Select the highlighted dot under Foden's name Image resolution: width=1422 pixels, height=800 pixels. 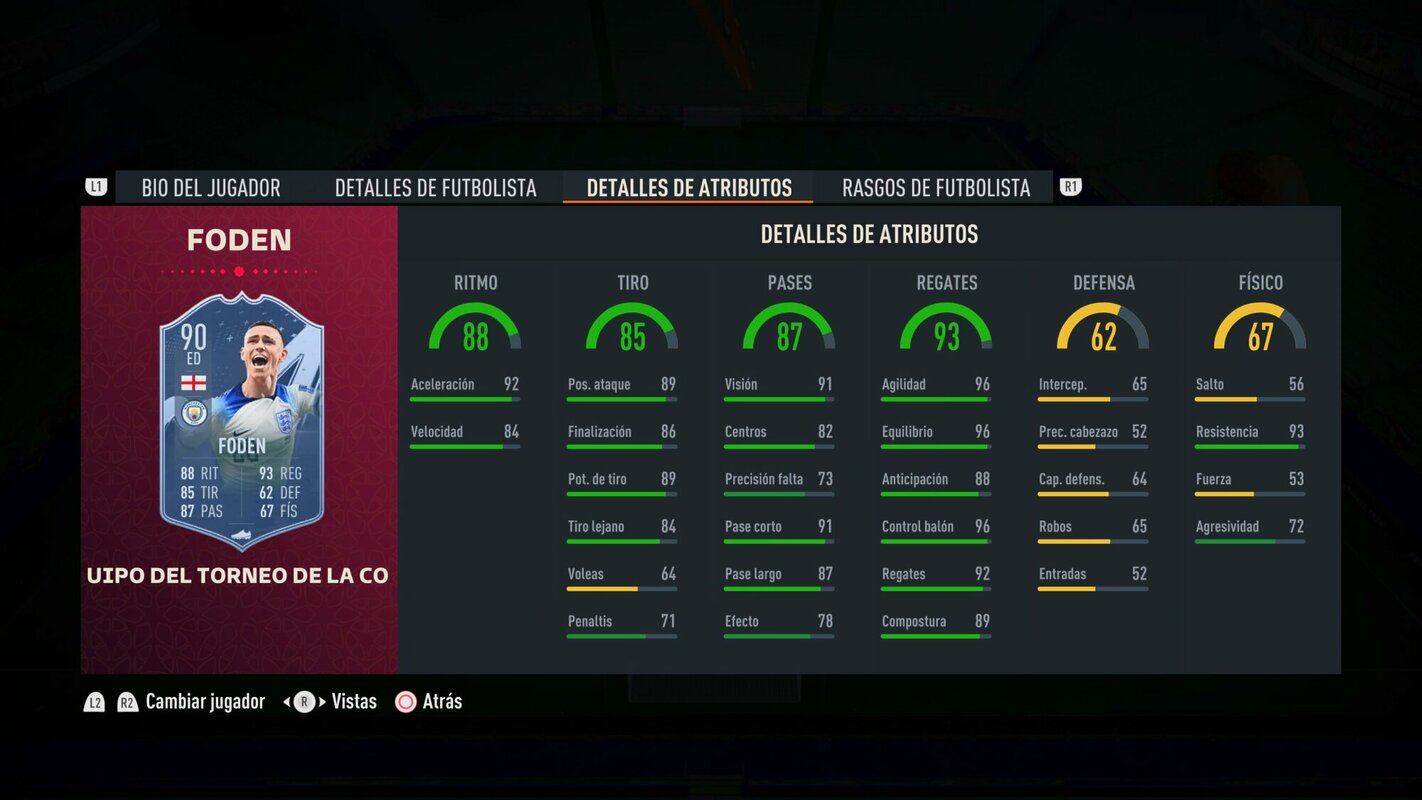pos(238,269)
